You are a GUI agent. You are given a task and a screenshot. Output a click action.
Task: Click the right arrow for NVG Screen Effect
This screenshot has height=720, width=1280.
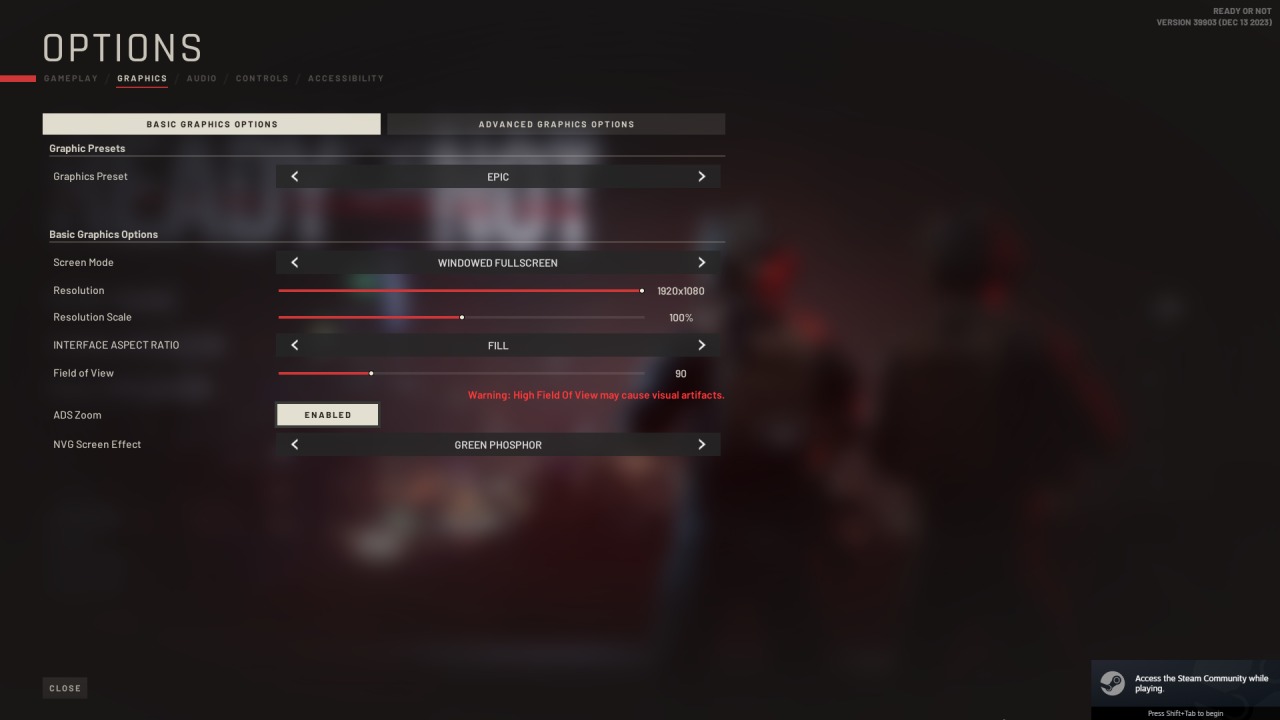click(702, 444)
